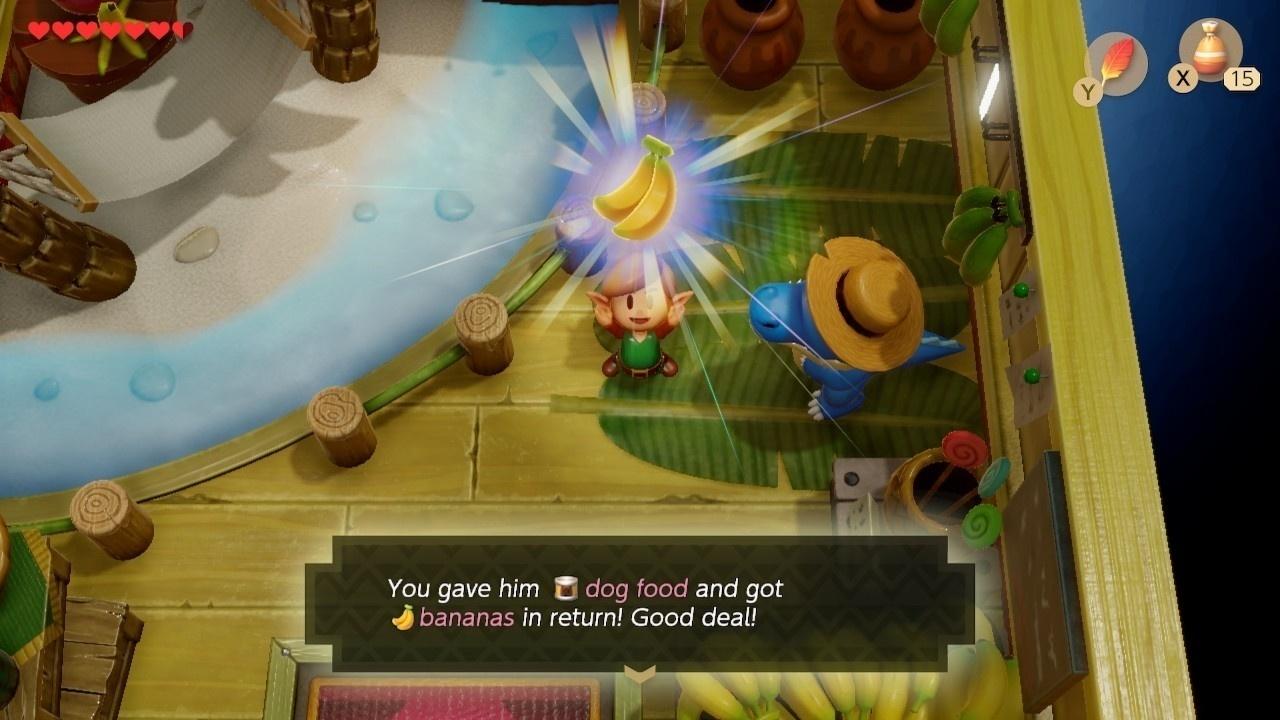Click the X button label beside the pouch

coord(1183,75)
